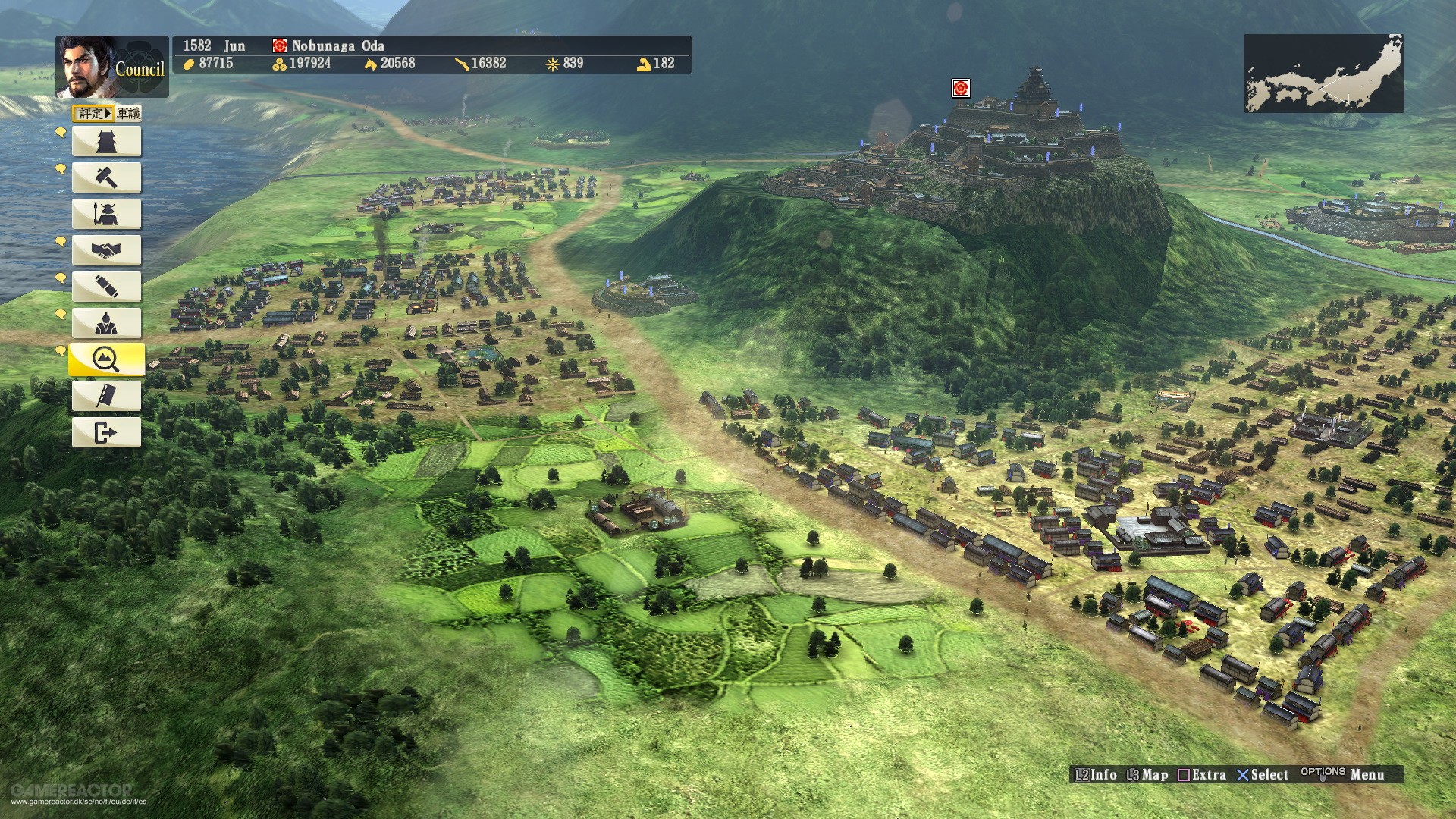Open the diplomacy handshake command

pos(106,249)
